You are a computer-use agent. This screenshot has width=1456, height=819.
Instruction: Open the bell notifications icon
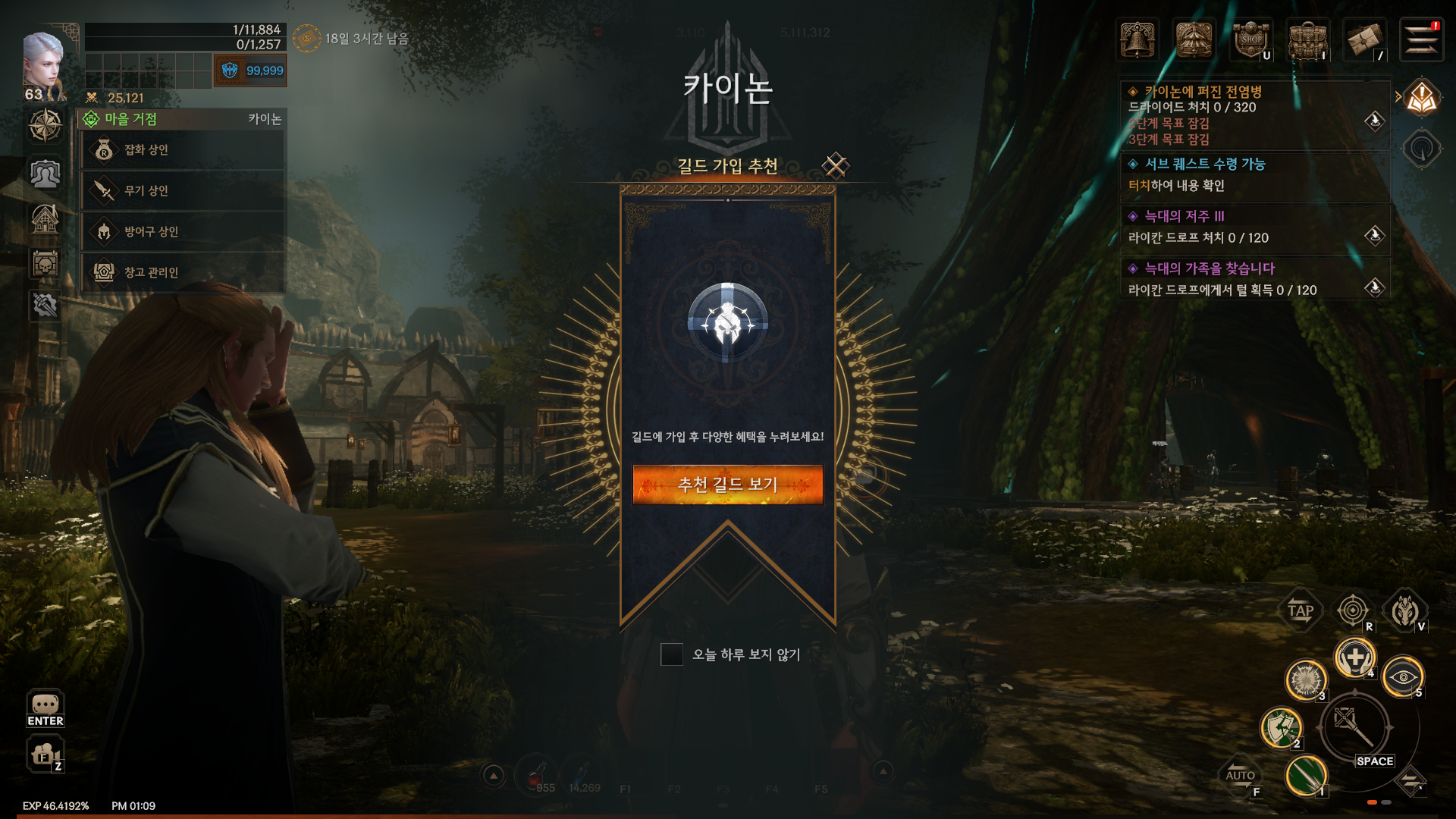coord(1137,39)
